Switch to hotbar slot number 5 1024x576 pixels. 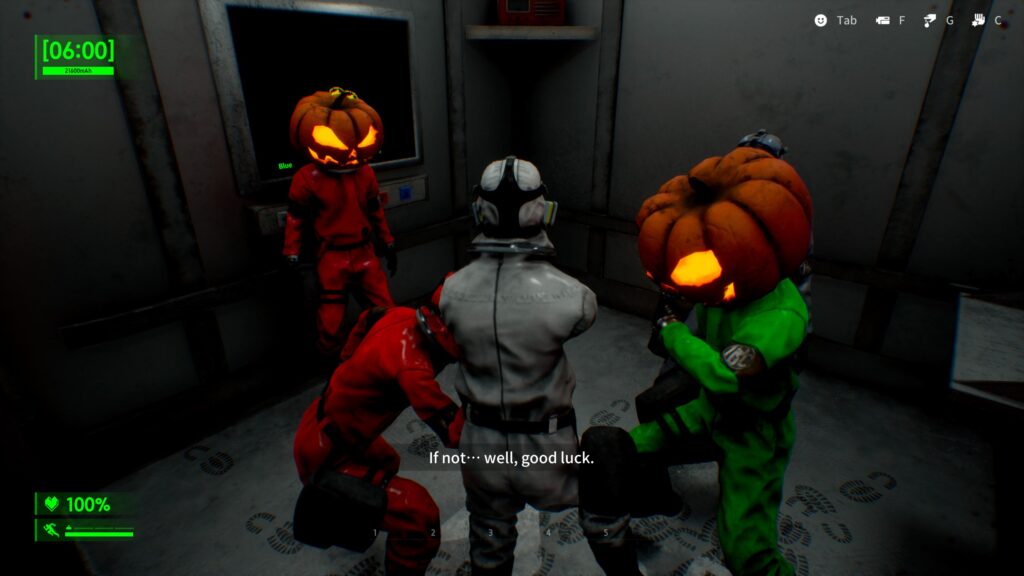pyautogui.click(x=605, y=533)
